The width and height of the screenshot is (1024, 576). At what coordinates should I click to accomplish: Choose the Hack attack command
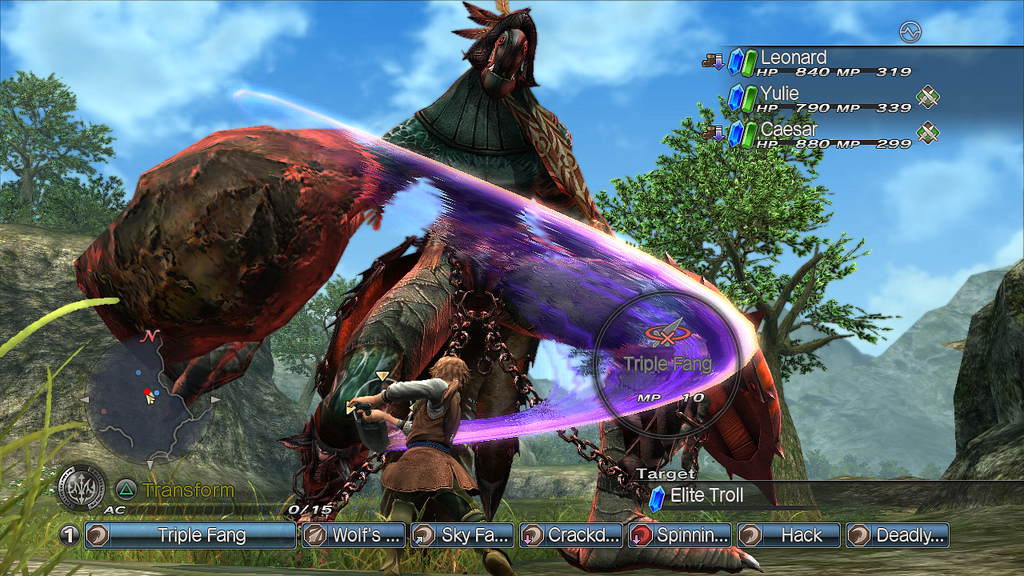click(789, 535)
